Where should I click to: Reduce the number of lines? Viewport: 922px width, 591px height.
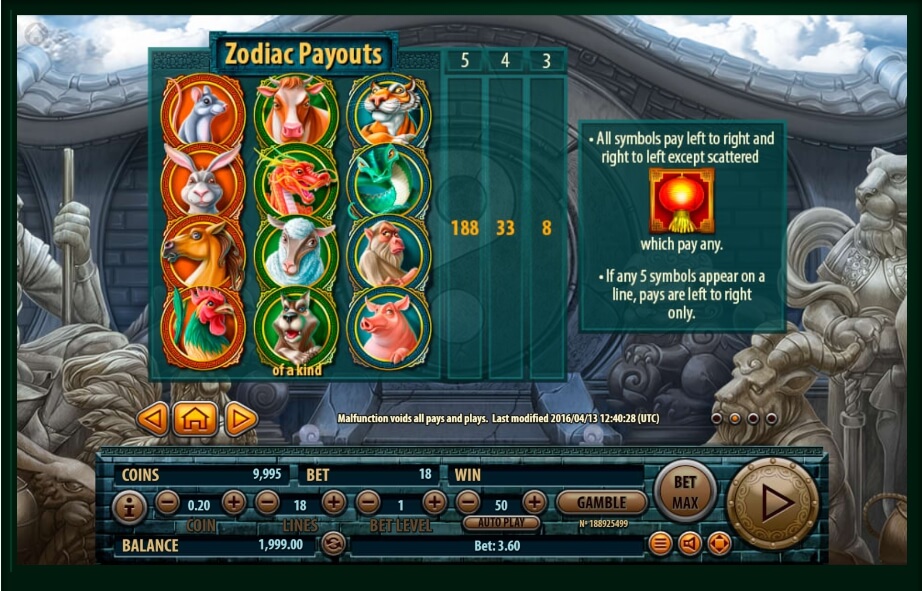point(267,502)
